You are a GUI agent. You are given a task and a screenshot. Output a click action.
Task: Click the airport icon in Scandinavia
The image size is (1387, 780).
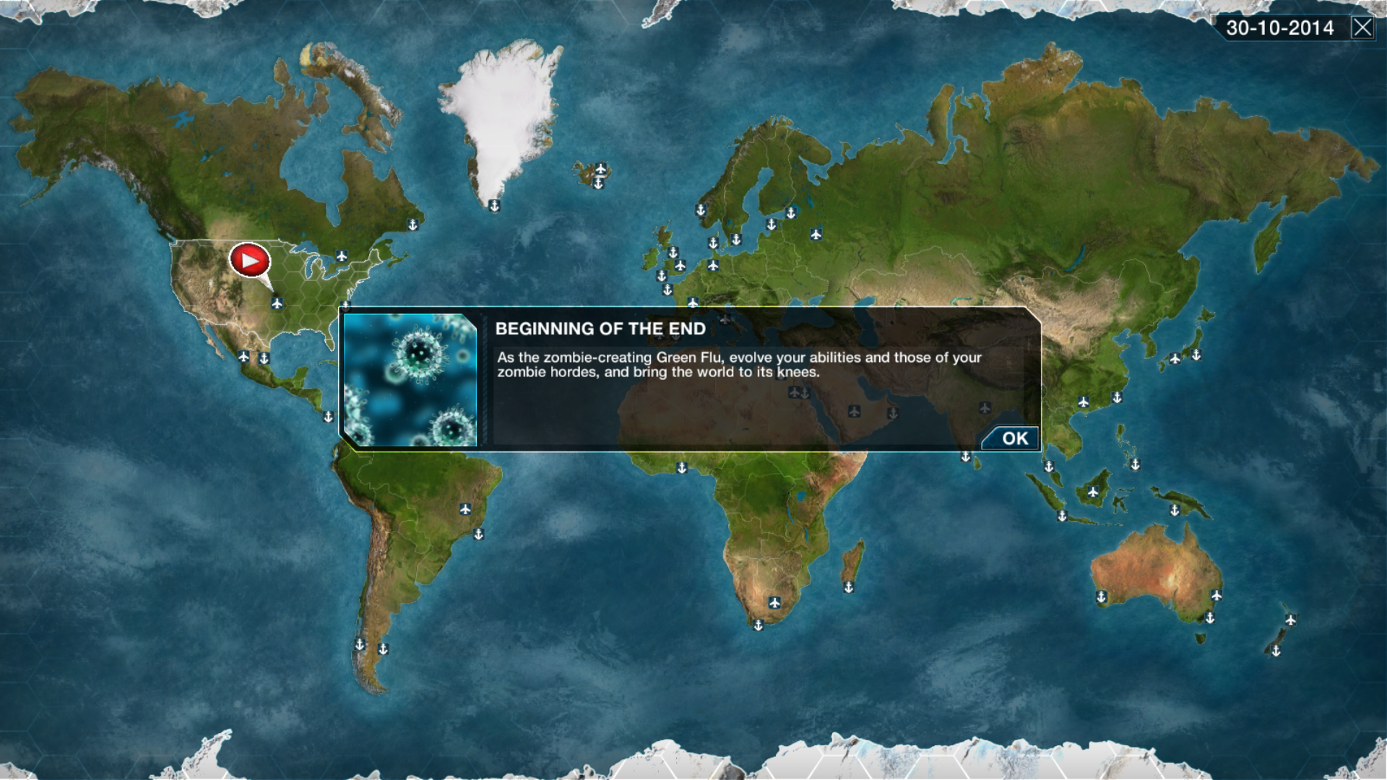click(816, 235)
